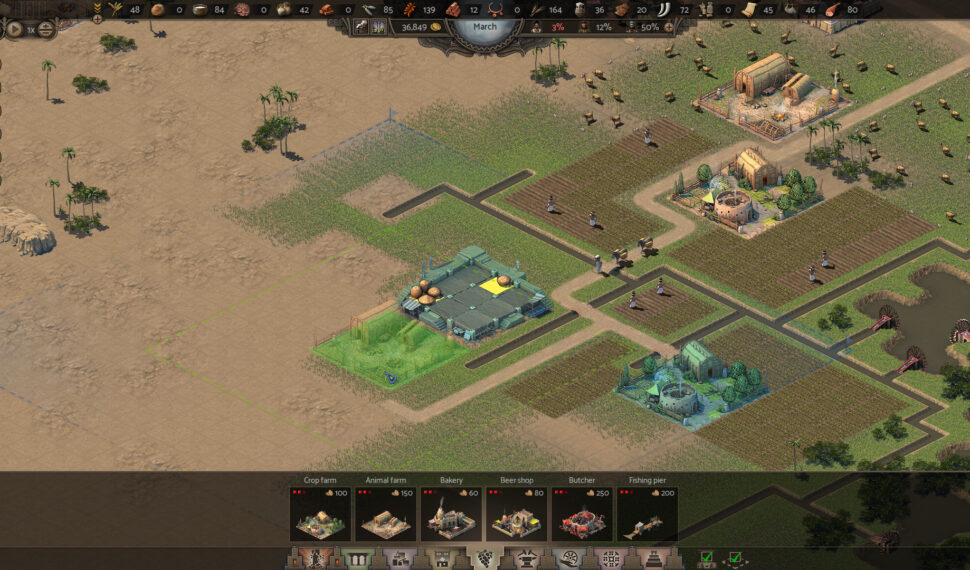The height and width of the screenshot is (570, 970).
Task: Choose the Butcher building to place
Action: 582,513
